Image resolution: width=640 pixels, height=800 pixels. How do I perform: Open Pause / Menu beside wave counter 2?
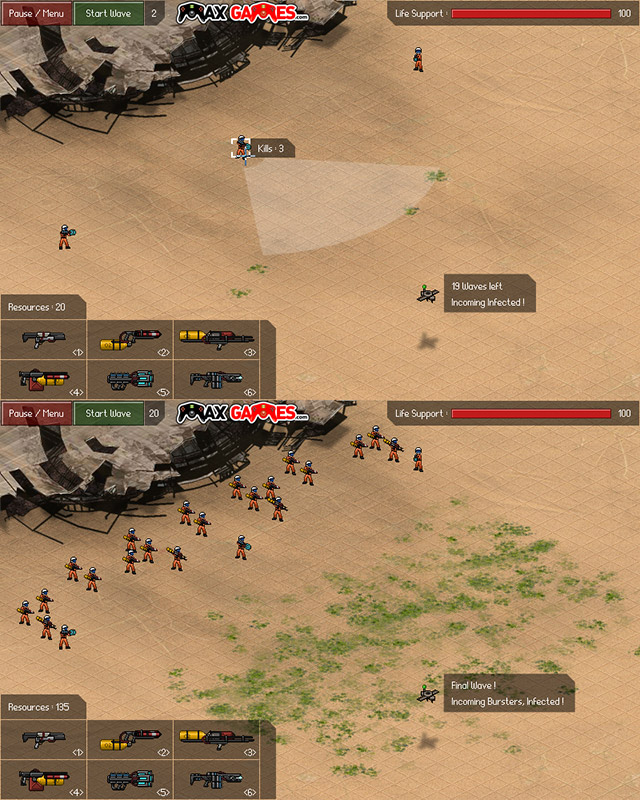(36, 14)
